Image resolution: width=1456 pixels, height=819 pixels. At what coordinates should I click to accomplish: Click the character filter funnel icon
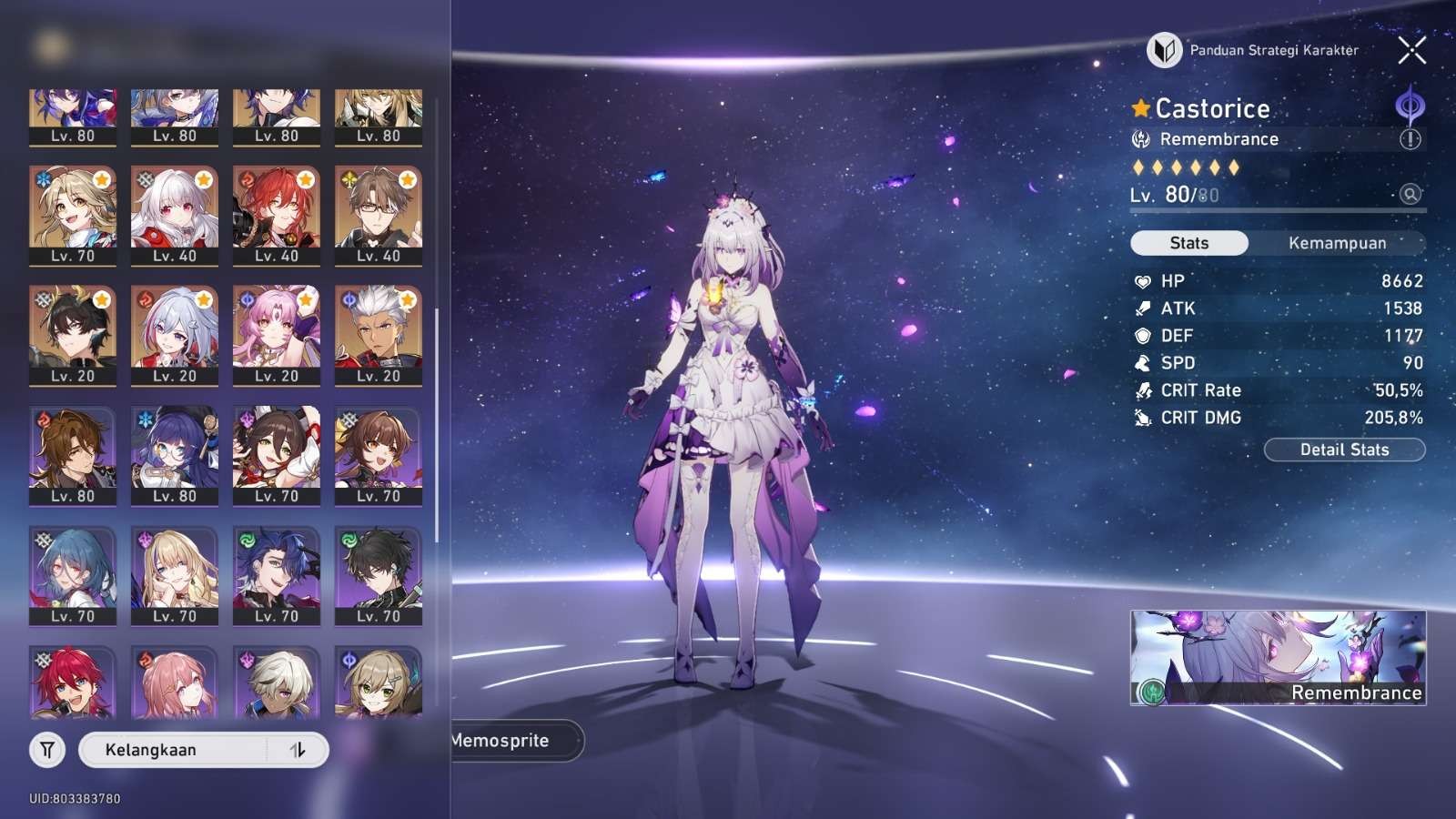click(47, 750)
